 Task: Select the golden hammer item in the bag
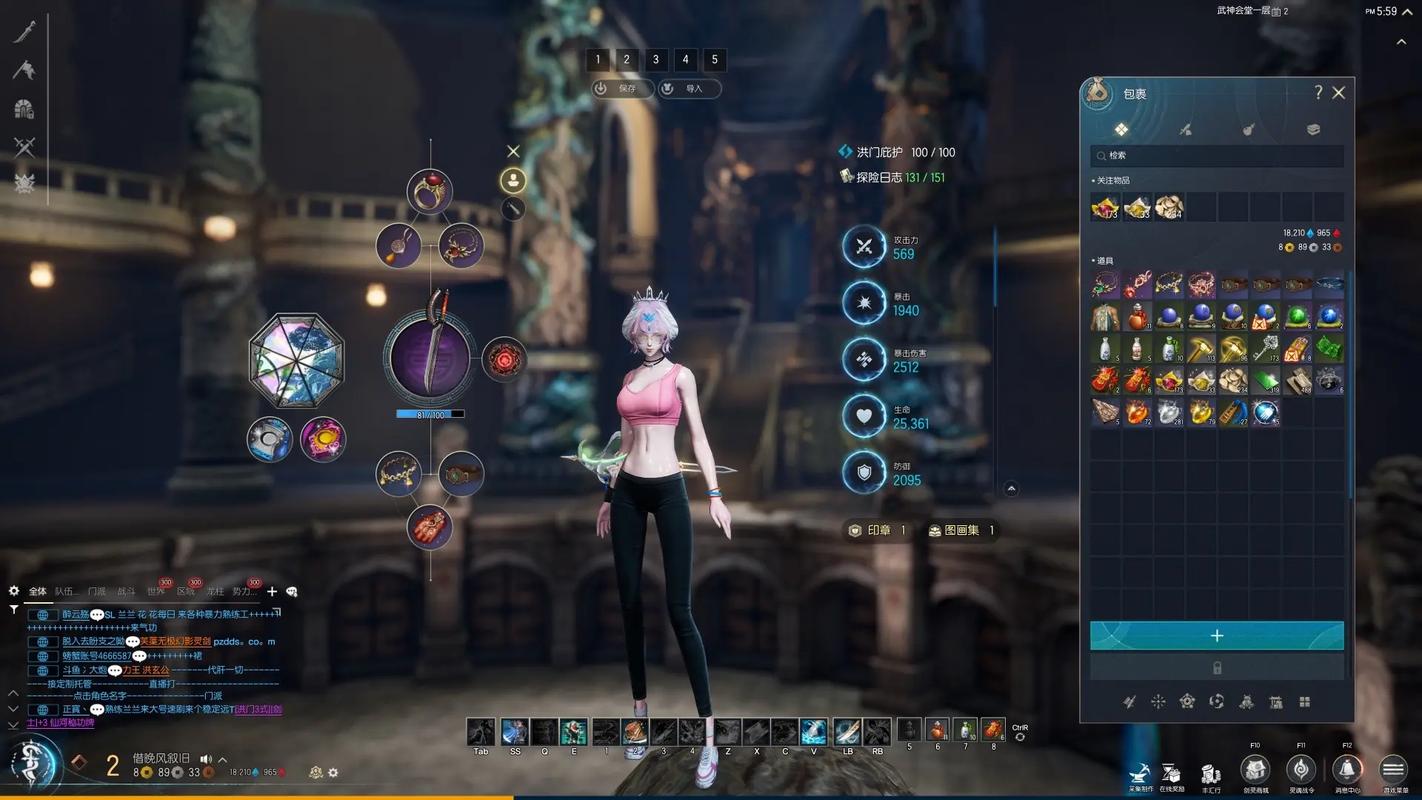pos(1201,349)
